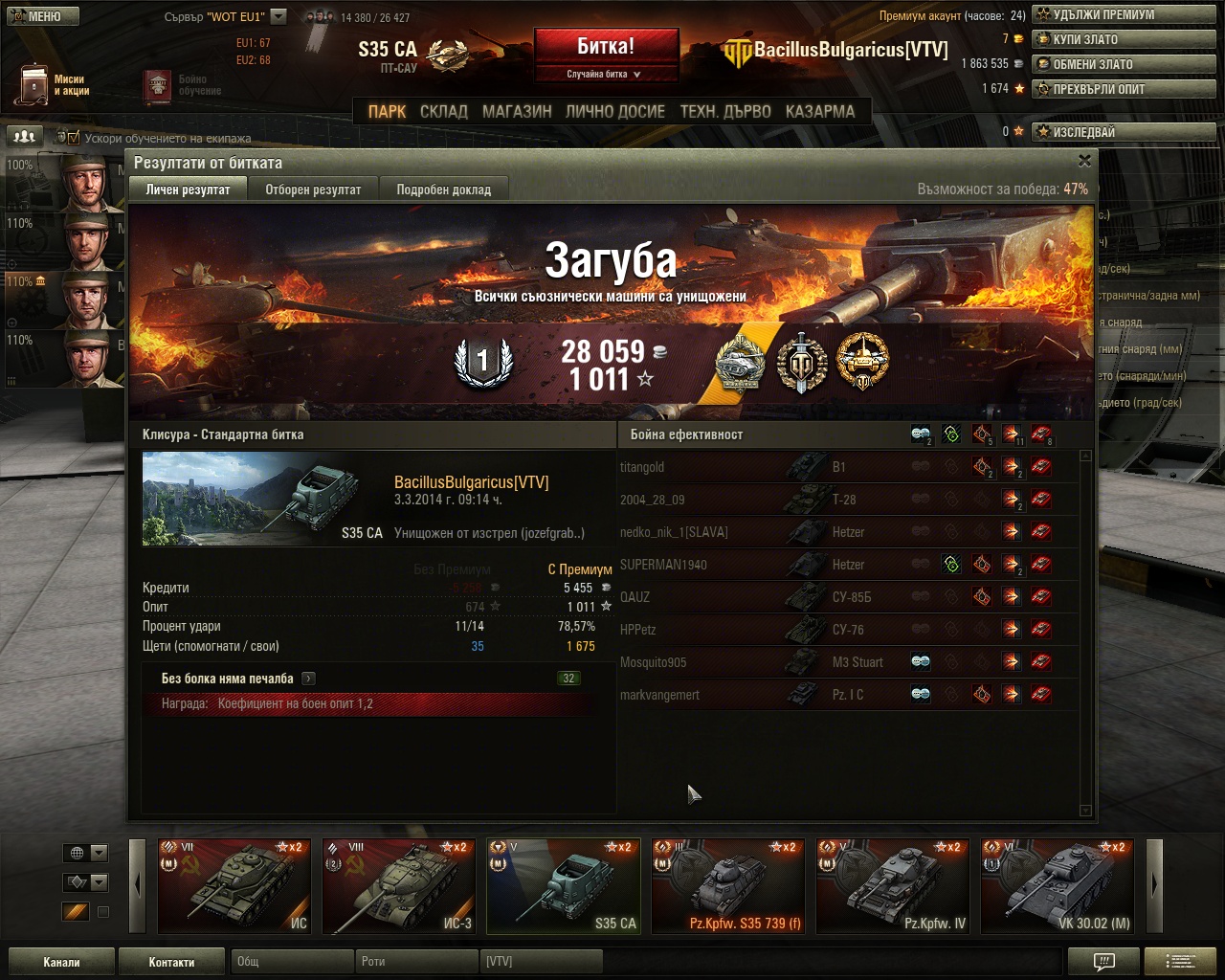Select the Pz.Kpfw. IV tank

(892, 886)
